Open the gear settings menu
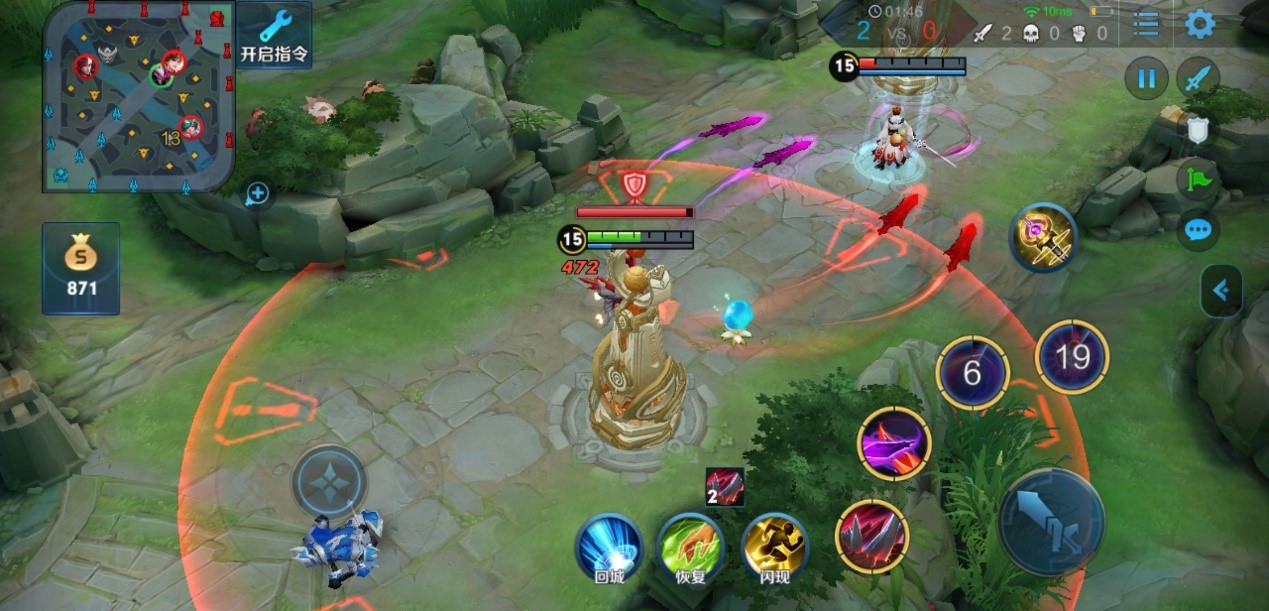 (x=1199, y=25)
